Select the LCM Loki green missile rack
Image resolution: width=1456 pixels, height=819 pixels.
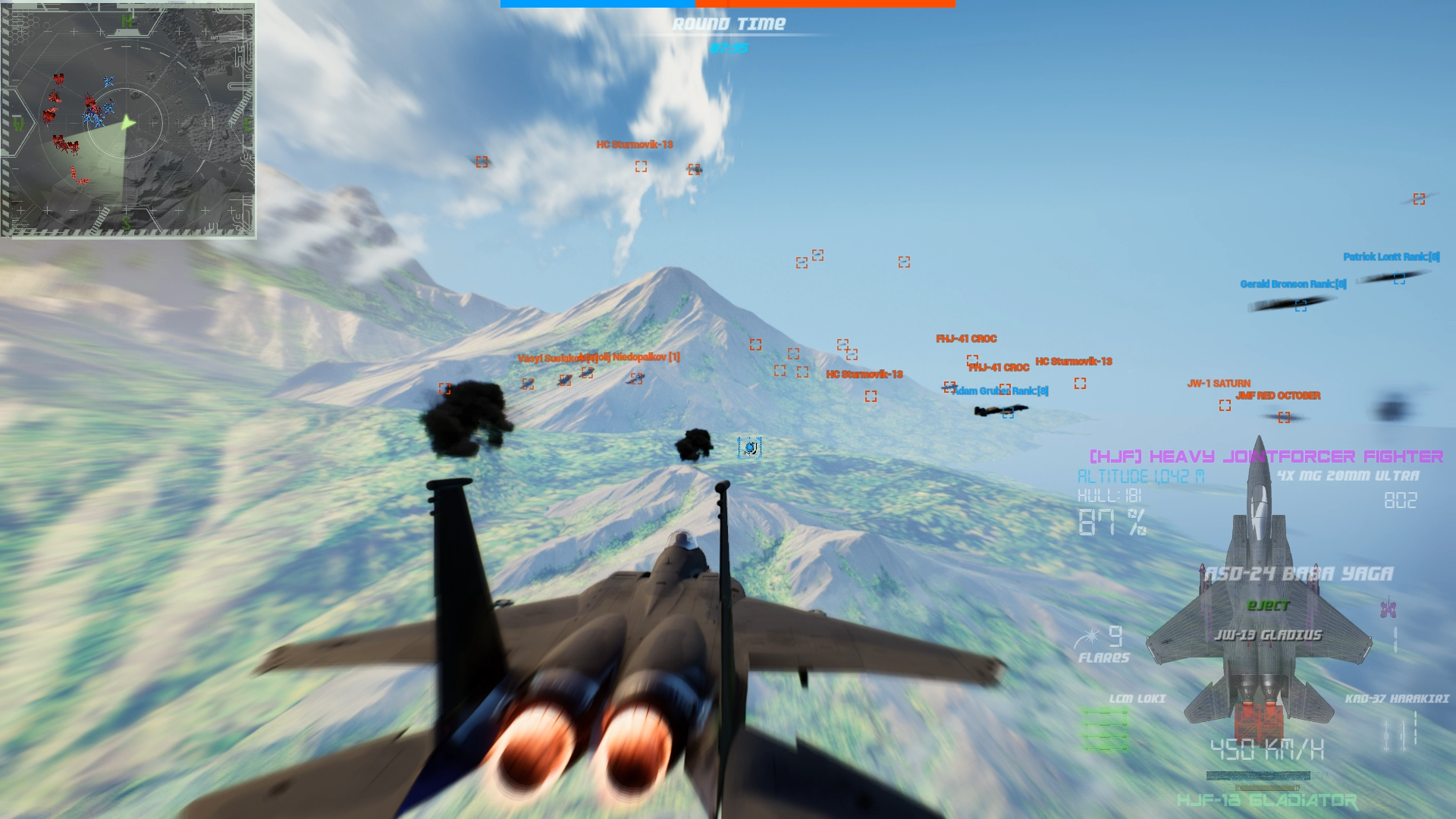1105,730
